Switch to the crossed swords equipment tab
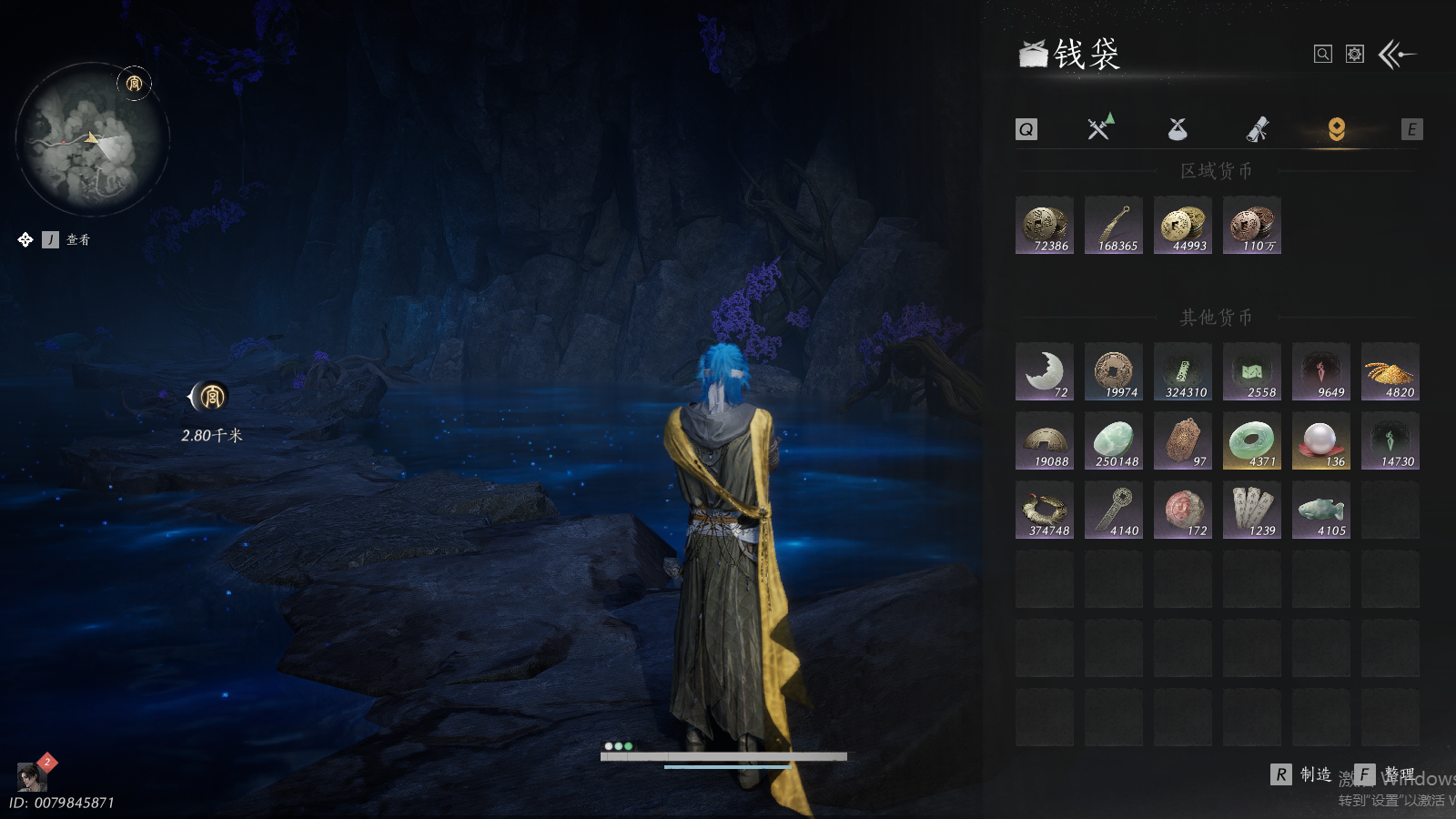Image resolution: width=1456 pixels, height=819 pixels. point(1100,128)
